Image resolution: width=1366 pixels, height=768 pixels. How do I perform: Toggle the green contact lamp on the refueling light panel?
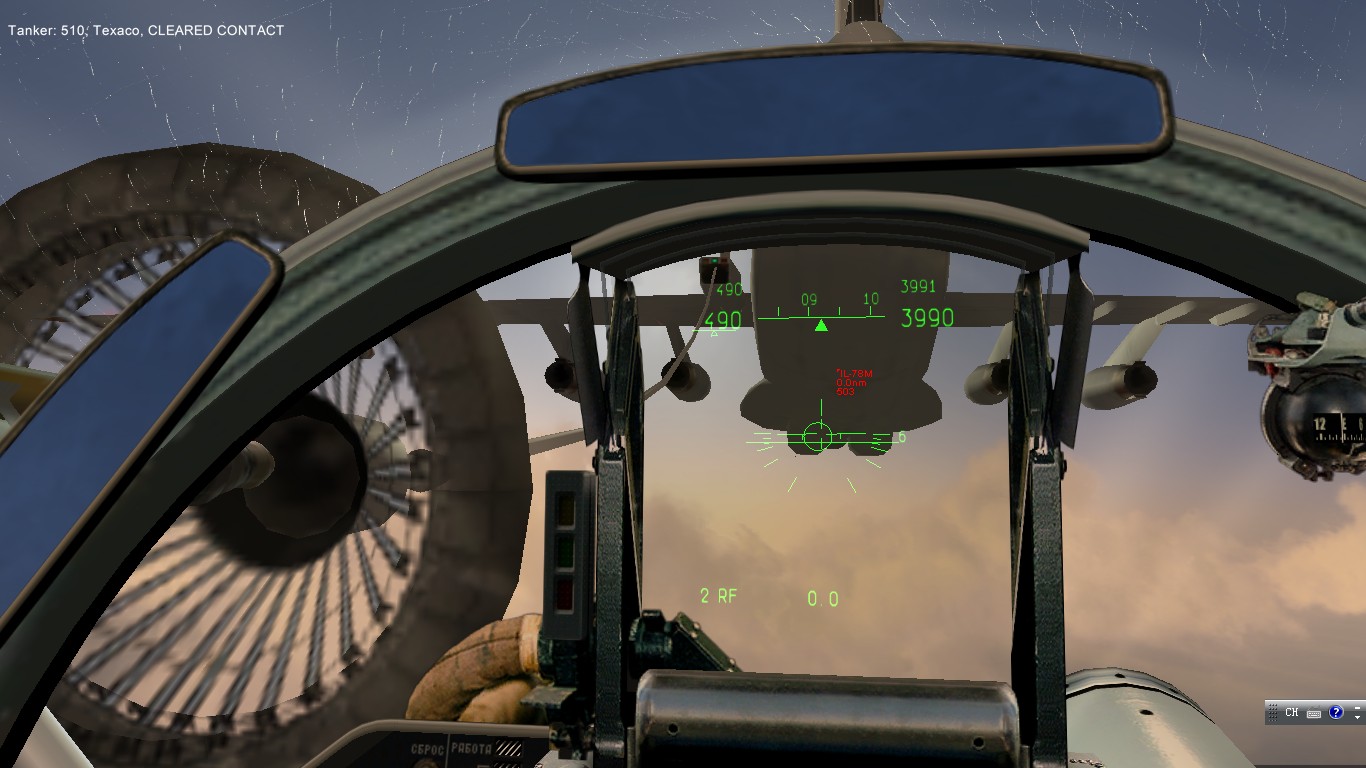click(x=565, y=552)
